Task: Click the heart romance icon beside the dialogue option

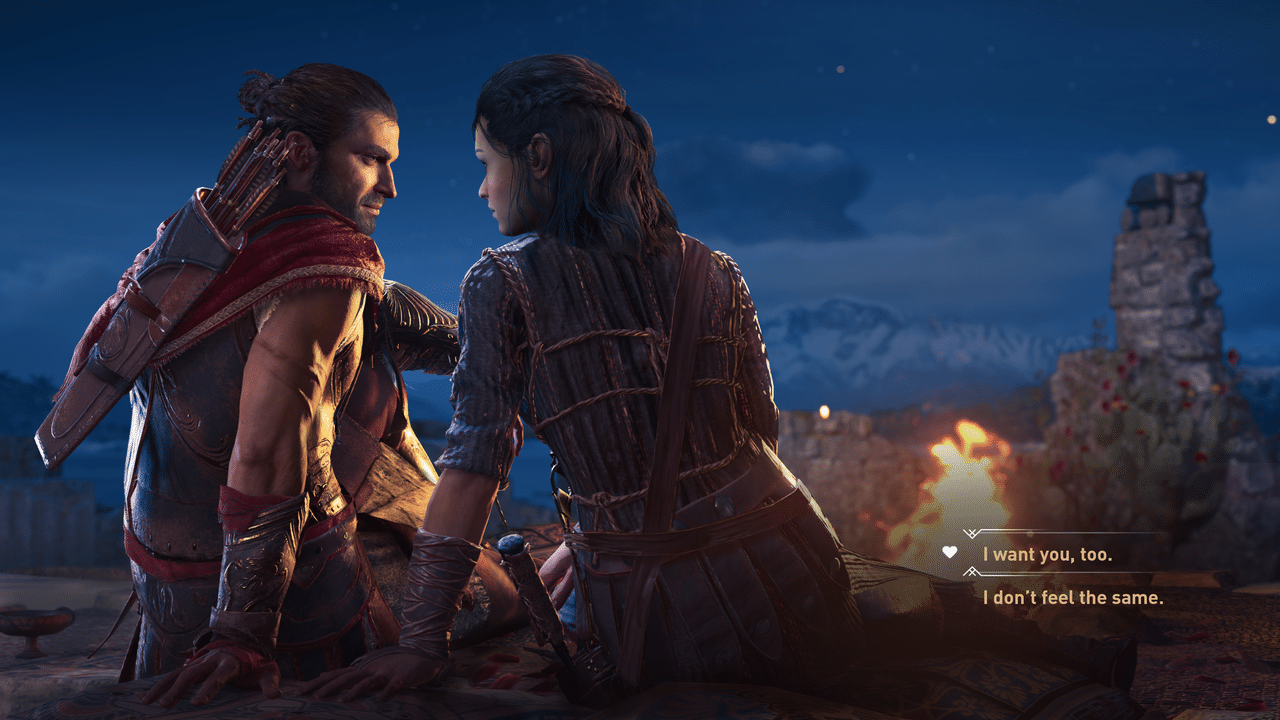Action: [x=950, y=553]
